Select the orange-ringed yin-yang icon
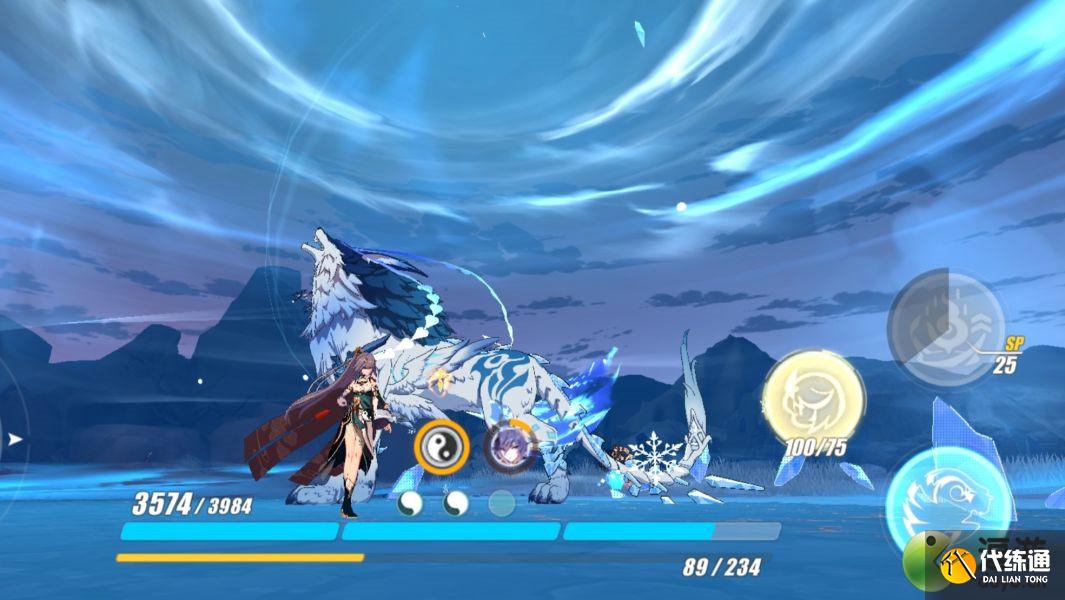The image size is (1065, 600). pos(441,447)
